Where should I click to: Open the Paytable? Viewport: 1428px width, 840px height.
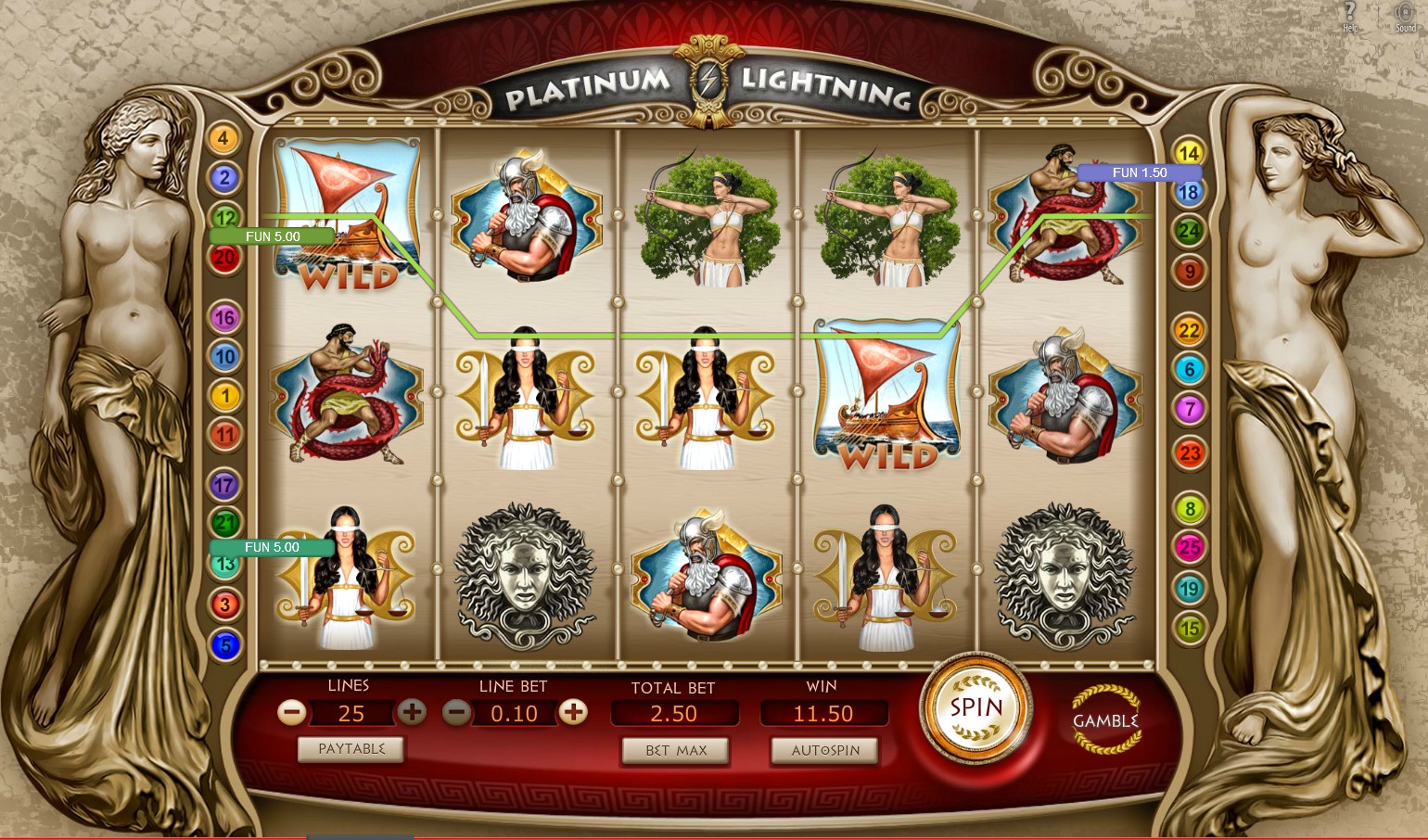pos(351,749)
